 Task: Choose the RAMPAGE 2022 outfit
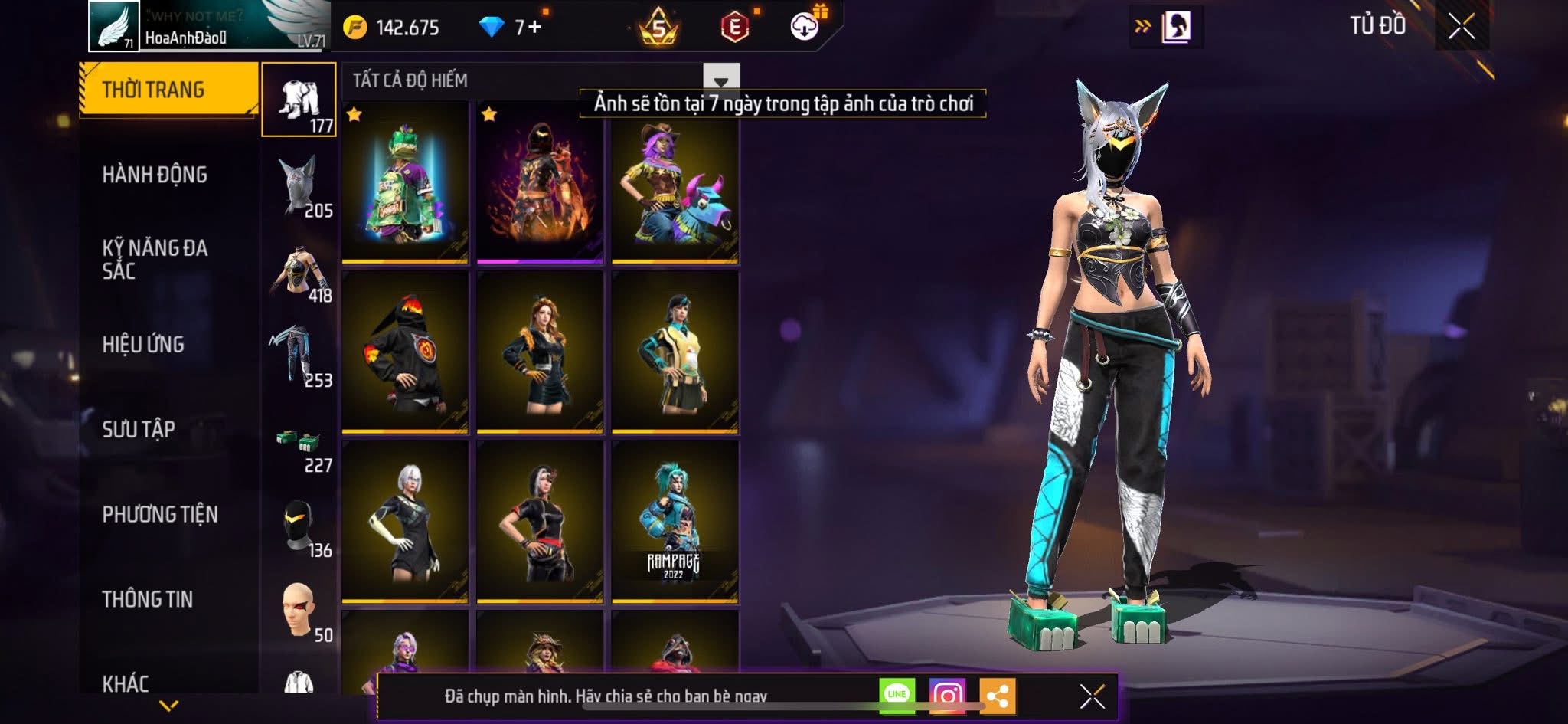coord(675,522)
